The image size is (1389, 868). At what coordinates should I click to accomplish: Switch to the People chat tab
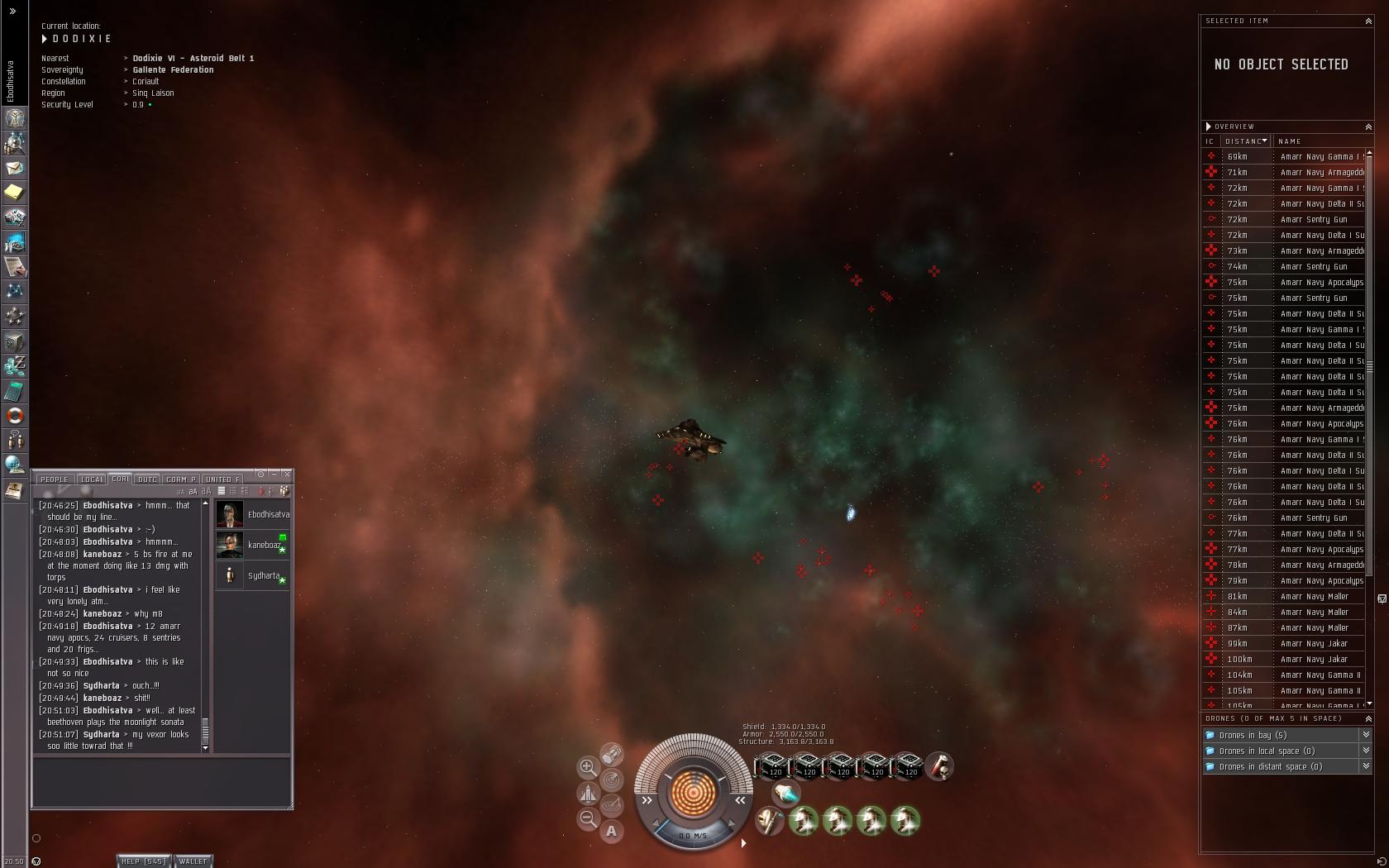(x=55, y=479)
